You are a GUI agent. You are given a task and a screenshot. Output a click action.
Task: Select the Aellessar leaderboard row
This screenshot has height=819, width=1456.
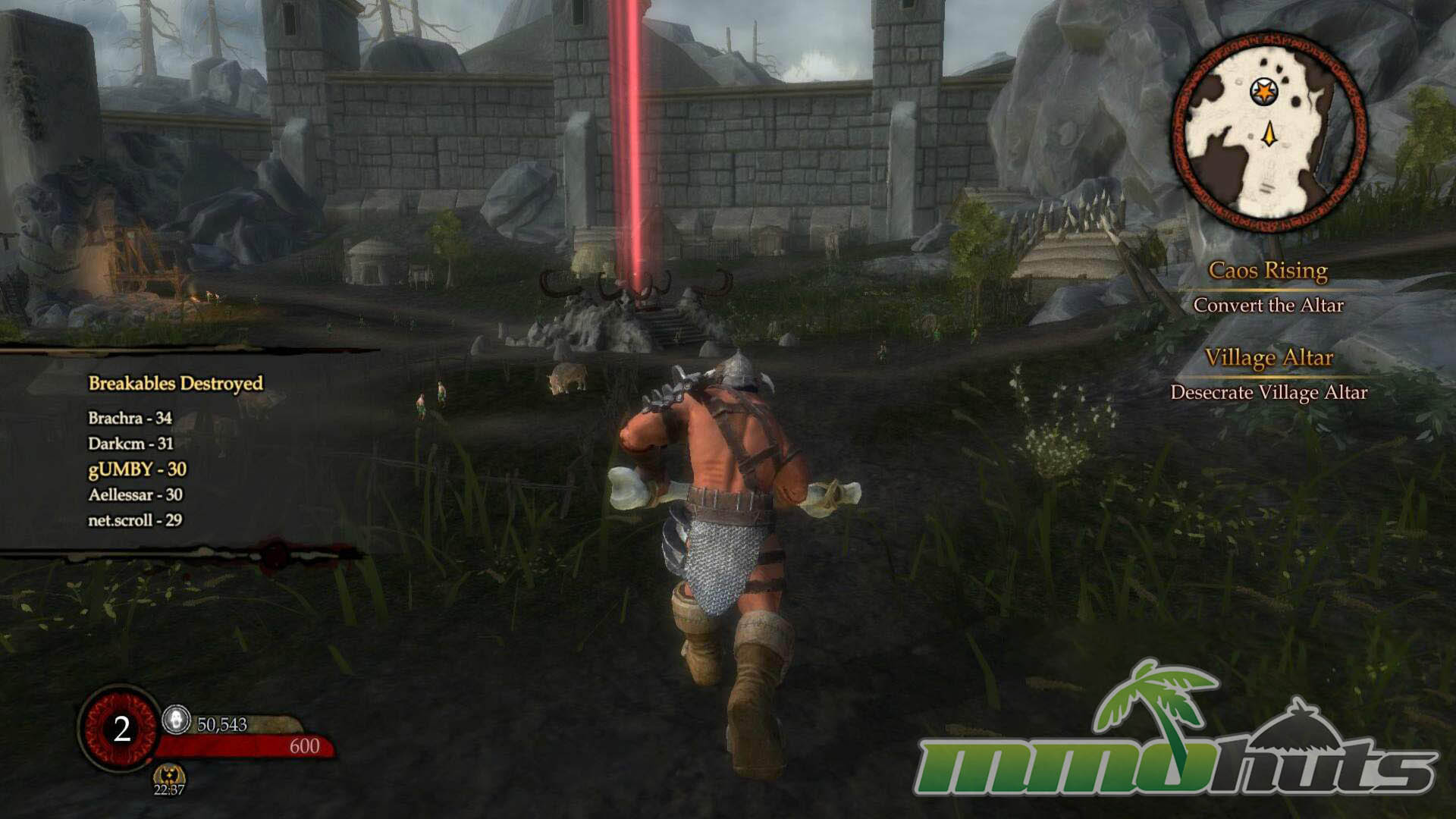pyautogui.click(x=135, y=494)
